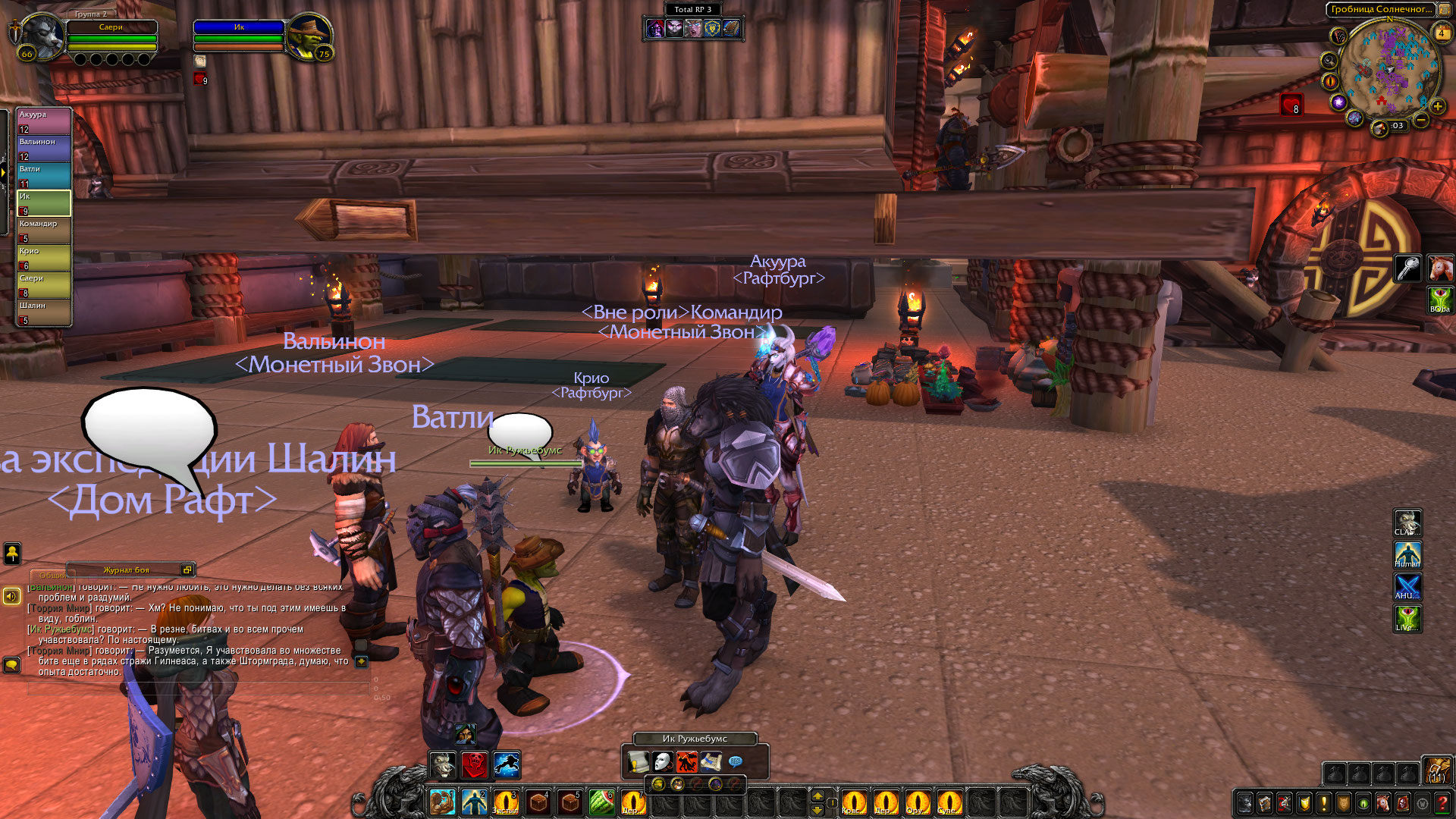Viewport: 1456px width, 819px height.
Task: Activate the flexing arm ability in slot 1
Action: (442, 802)
